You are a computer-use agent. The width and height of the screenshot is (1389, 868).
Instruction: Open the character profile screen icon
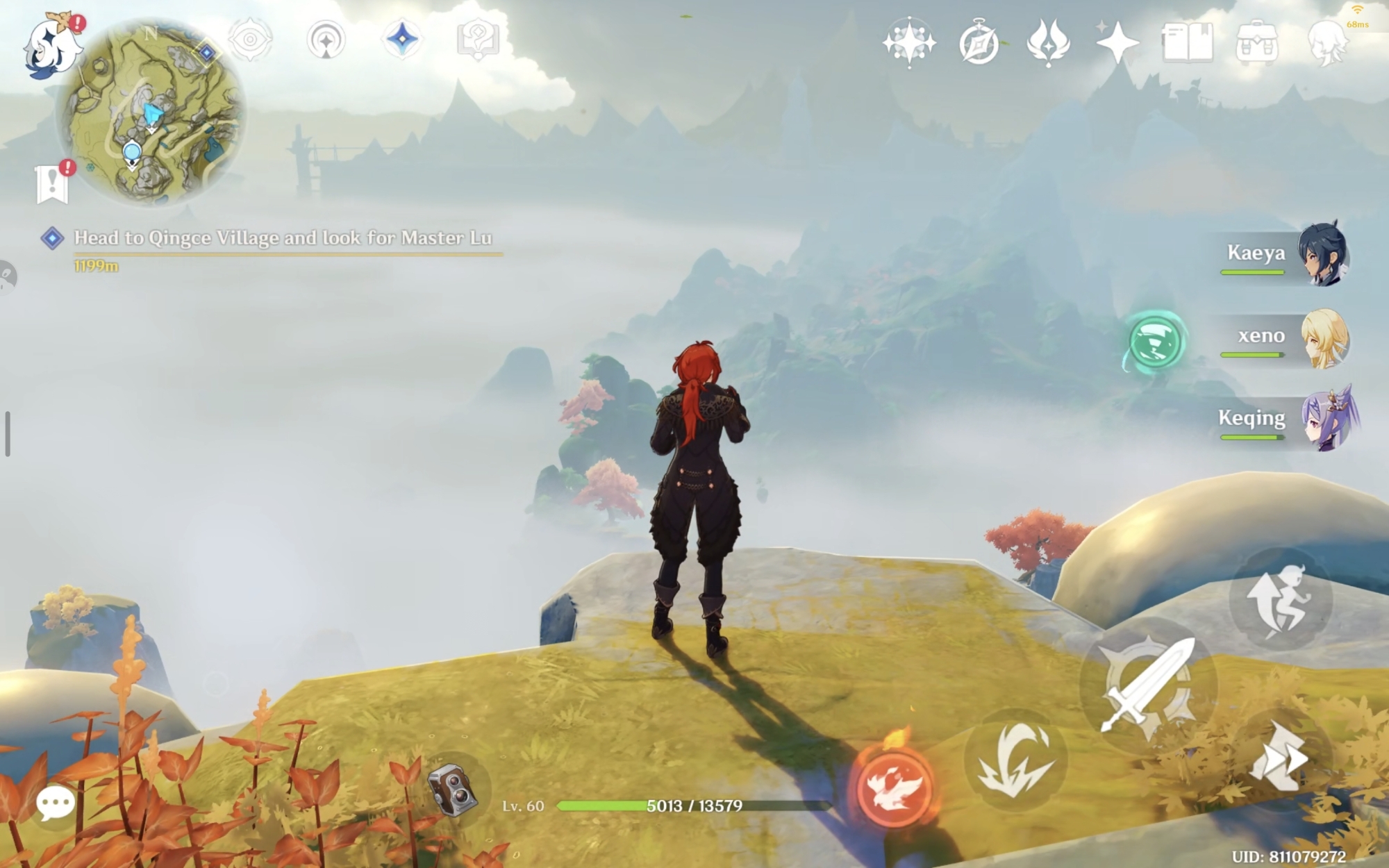click(1326, 43)
